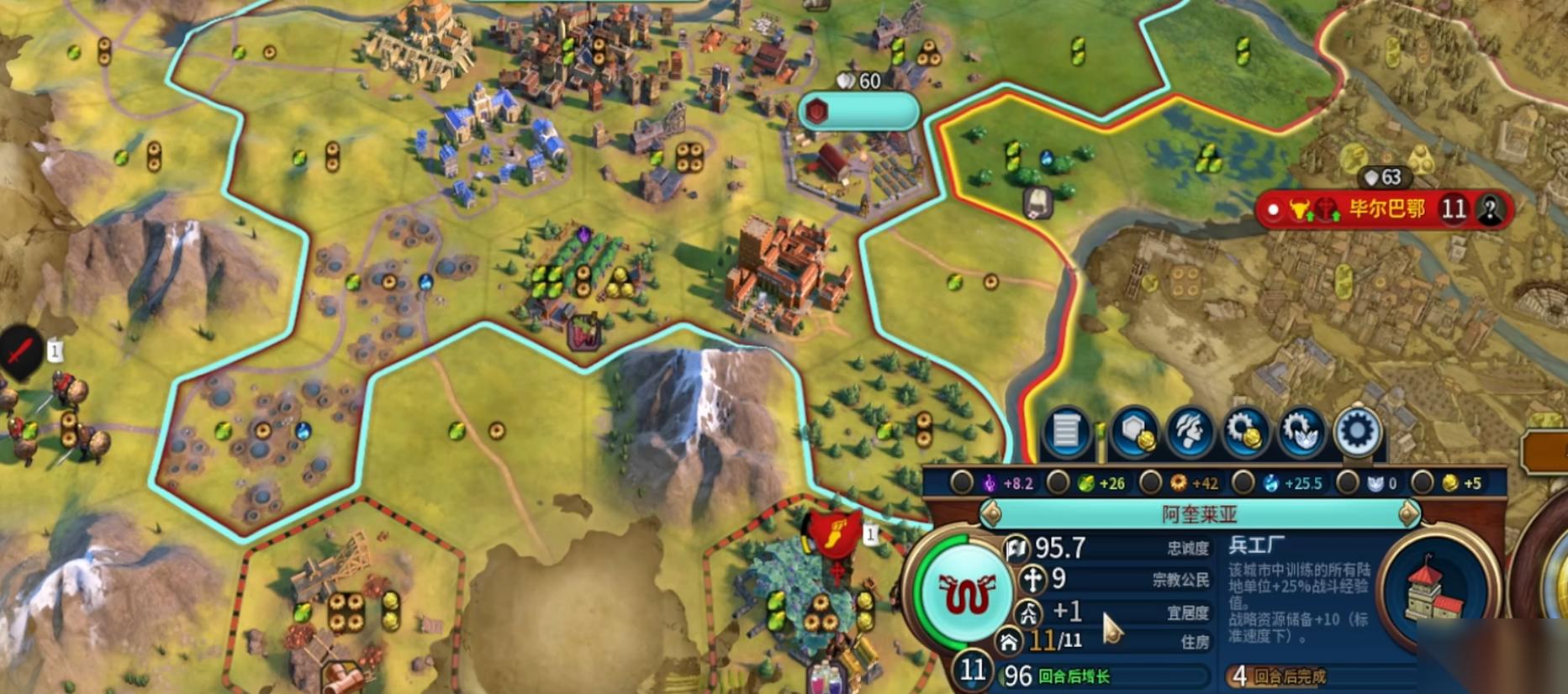Select the change production gear button
This screenshot has width=1568, height=694.
coord(1357,432)
